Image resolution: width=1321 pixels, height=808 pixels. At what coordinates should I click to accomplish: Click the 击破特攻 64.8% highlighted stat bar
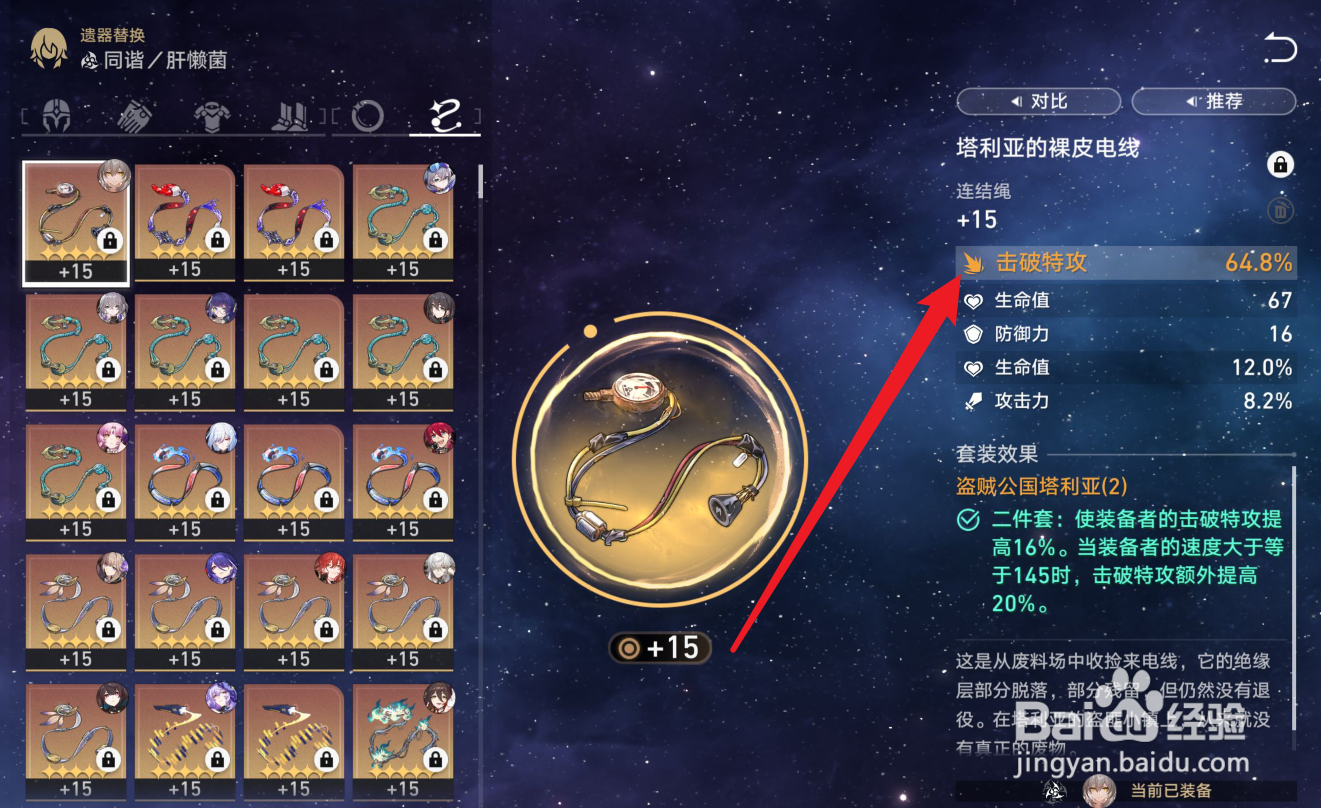pos(1125,263)
